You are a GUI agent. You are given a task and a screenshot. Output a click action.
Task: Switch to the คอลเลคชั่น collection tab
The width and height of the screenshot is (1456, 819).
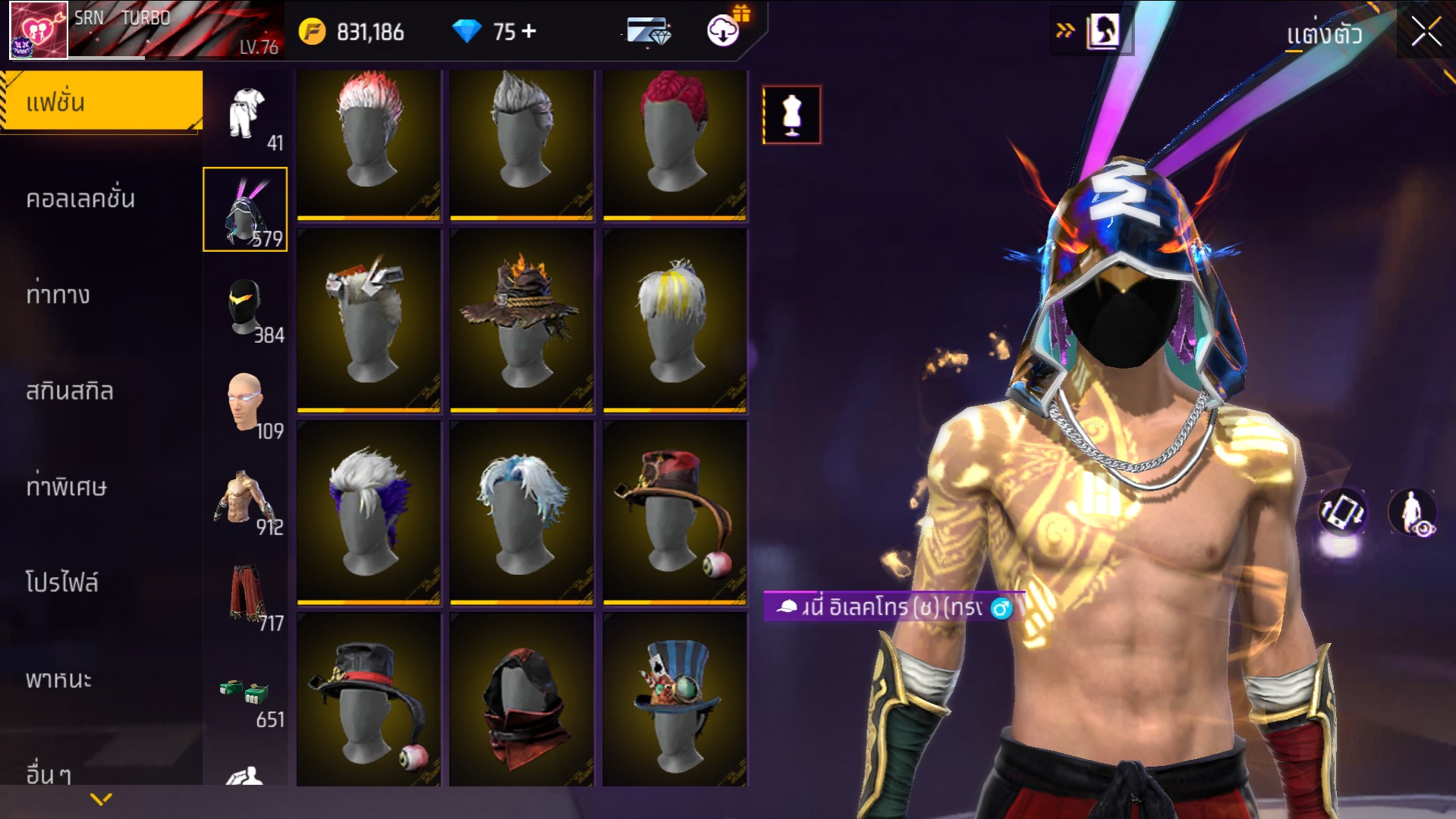(x=80, y=199)
